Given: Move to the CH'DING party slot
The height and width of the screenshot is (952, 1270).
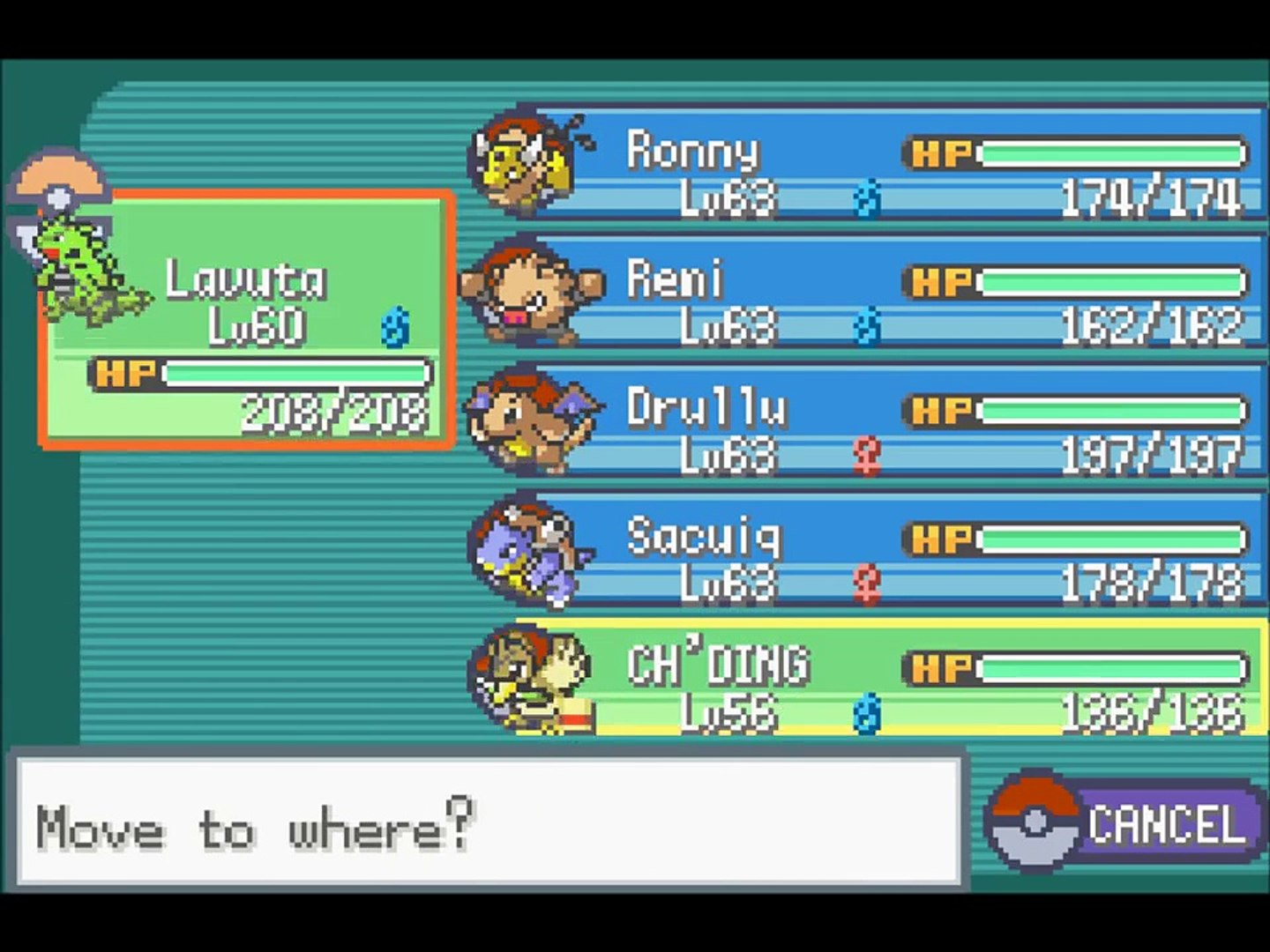Looking at the screenshot, I should [x=869, y=679].
